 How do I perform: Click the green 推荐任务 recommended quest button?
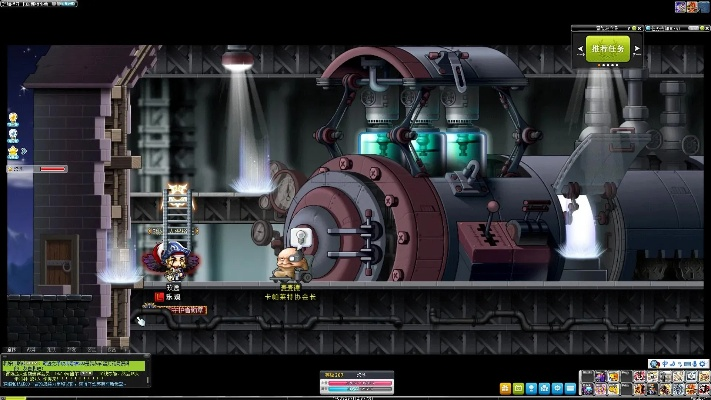609,48
